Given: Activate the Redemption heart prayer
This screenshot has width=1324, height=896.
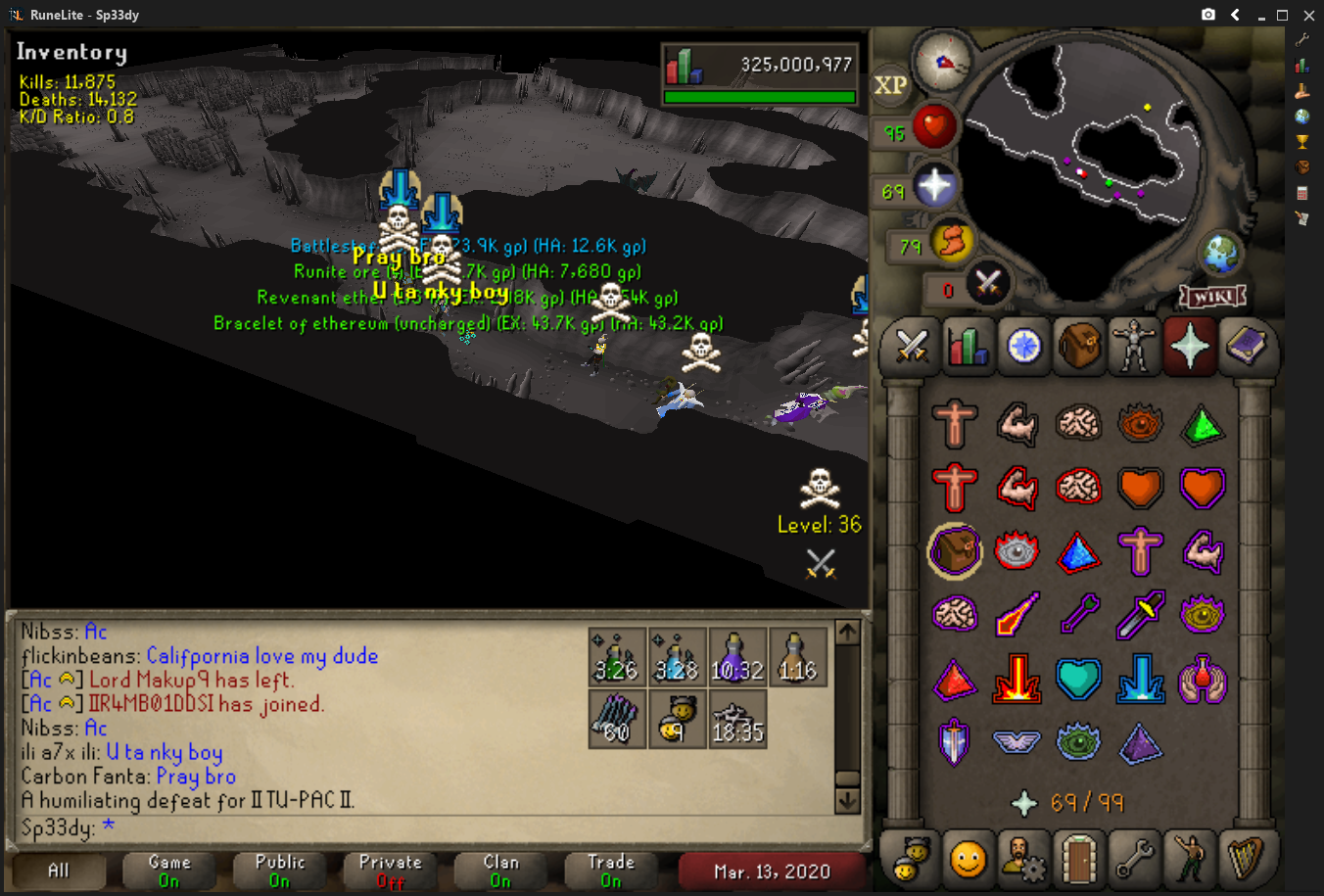Looking at the screenshot, I should click(x=1078, y=679).
